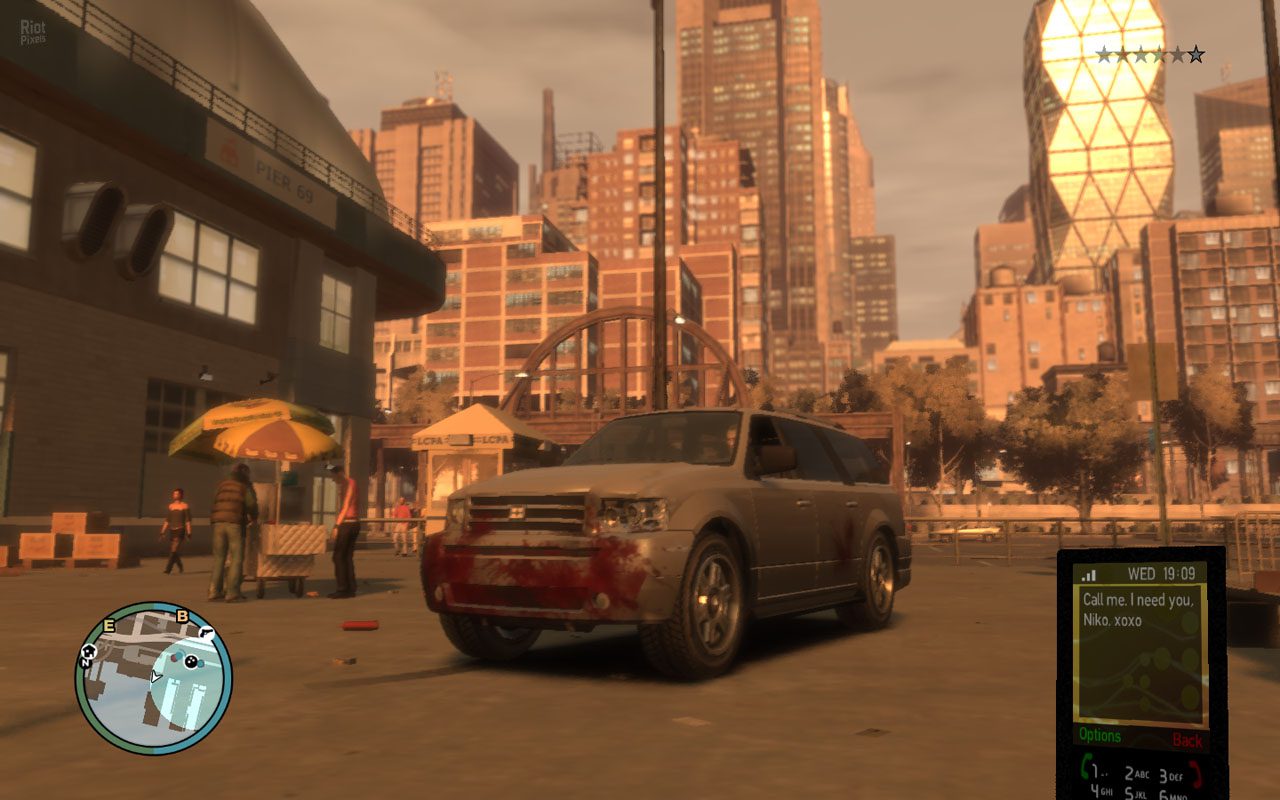This screenshot has height=800, width=1280.
Task: Select the pistol gun shop blip on the radar
Action: click(208, 633)
